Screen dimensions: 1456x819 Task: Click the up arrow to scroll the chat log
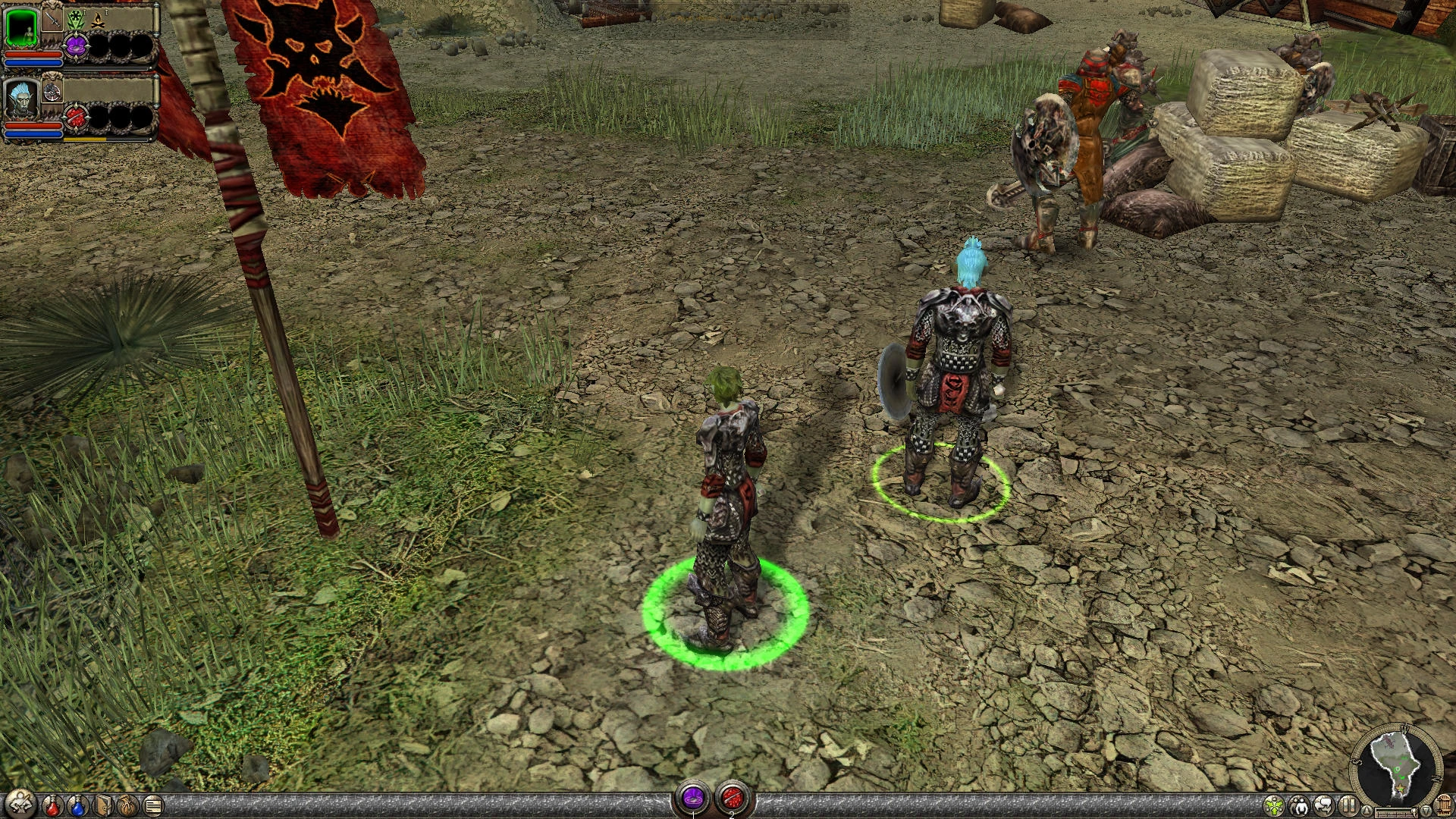1367,811
